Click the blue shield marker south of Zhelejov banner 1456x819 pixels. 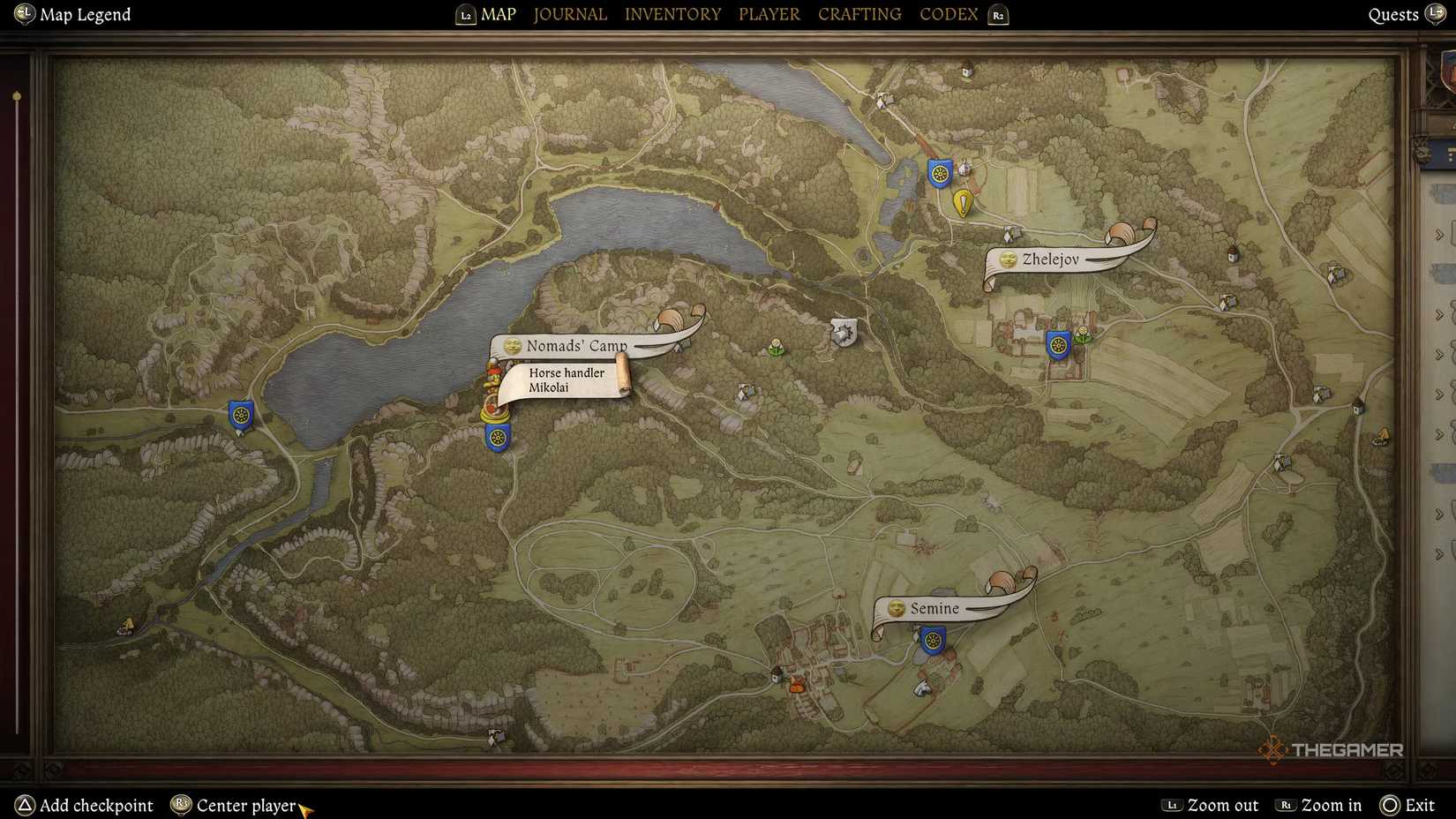[1059, 344]
